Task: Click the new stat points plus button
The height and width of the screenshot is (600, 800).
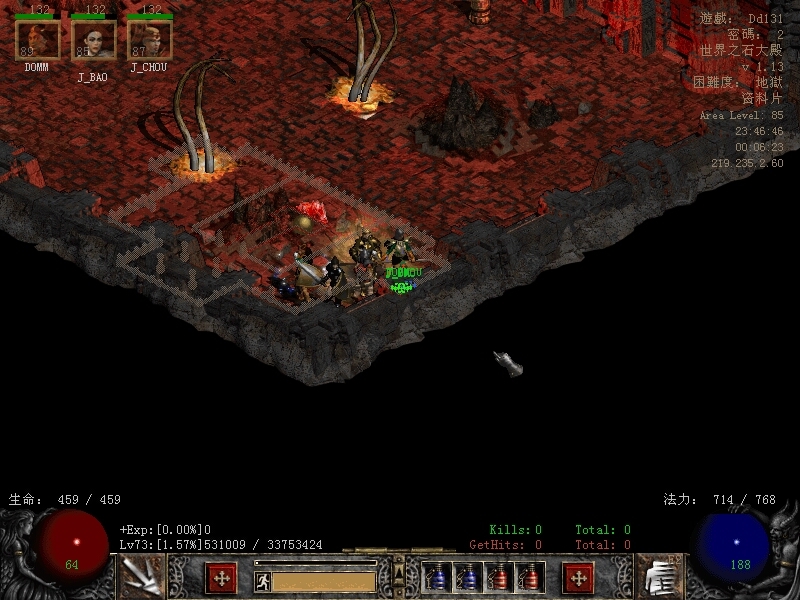Action: 221,578
